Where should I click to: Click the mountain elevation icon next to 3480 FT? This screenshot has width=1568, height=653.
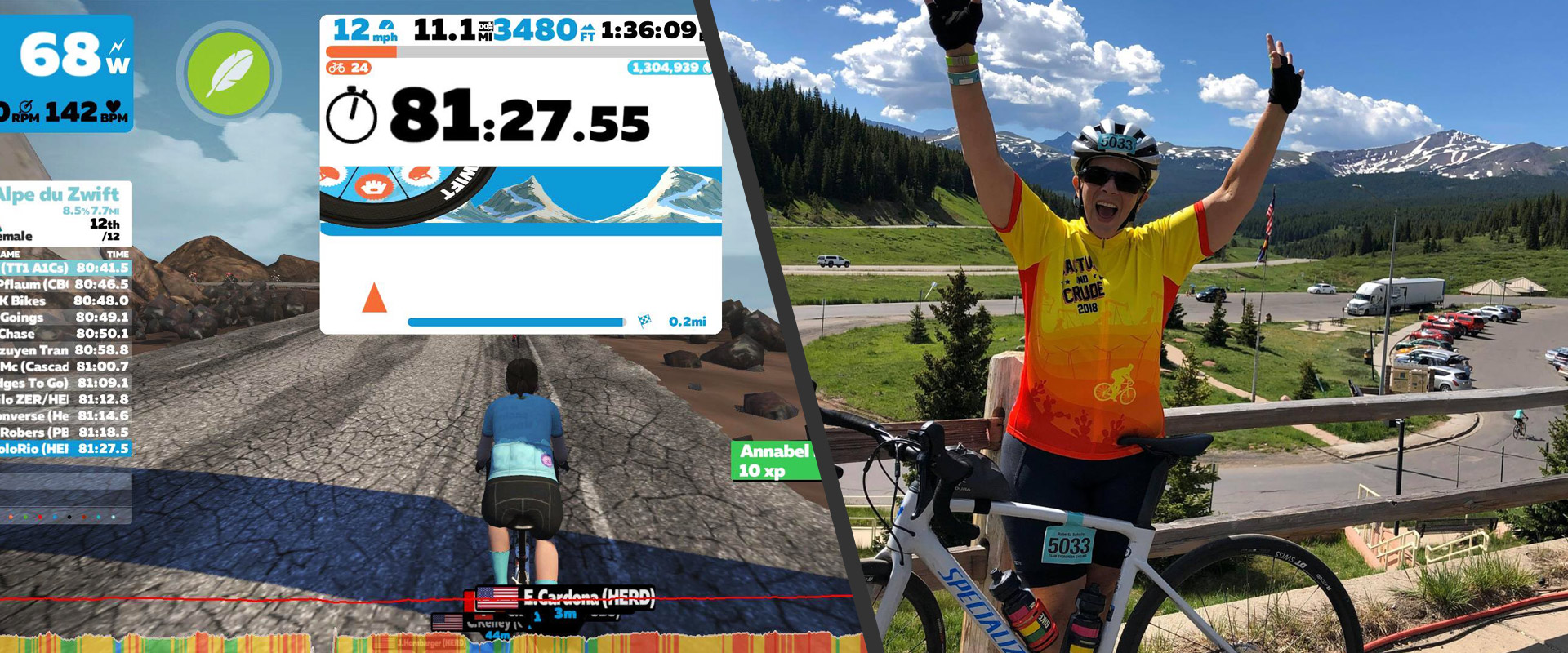586,27
